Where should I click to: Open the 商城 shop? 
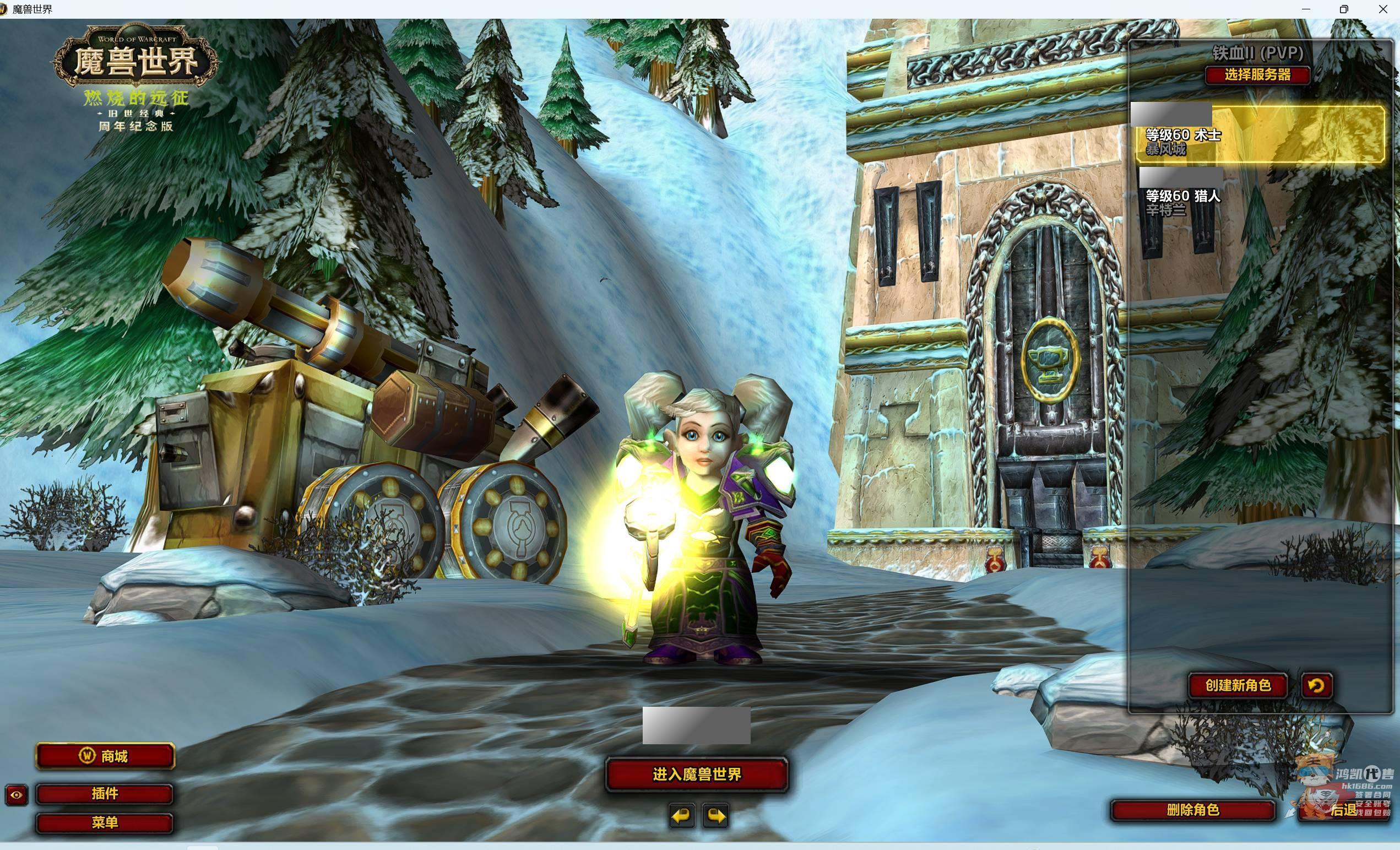coord(105,756)
